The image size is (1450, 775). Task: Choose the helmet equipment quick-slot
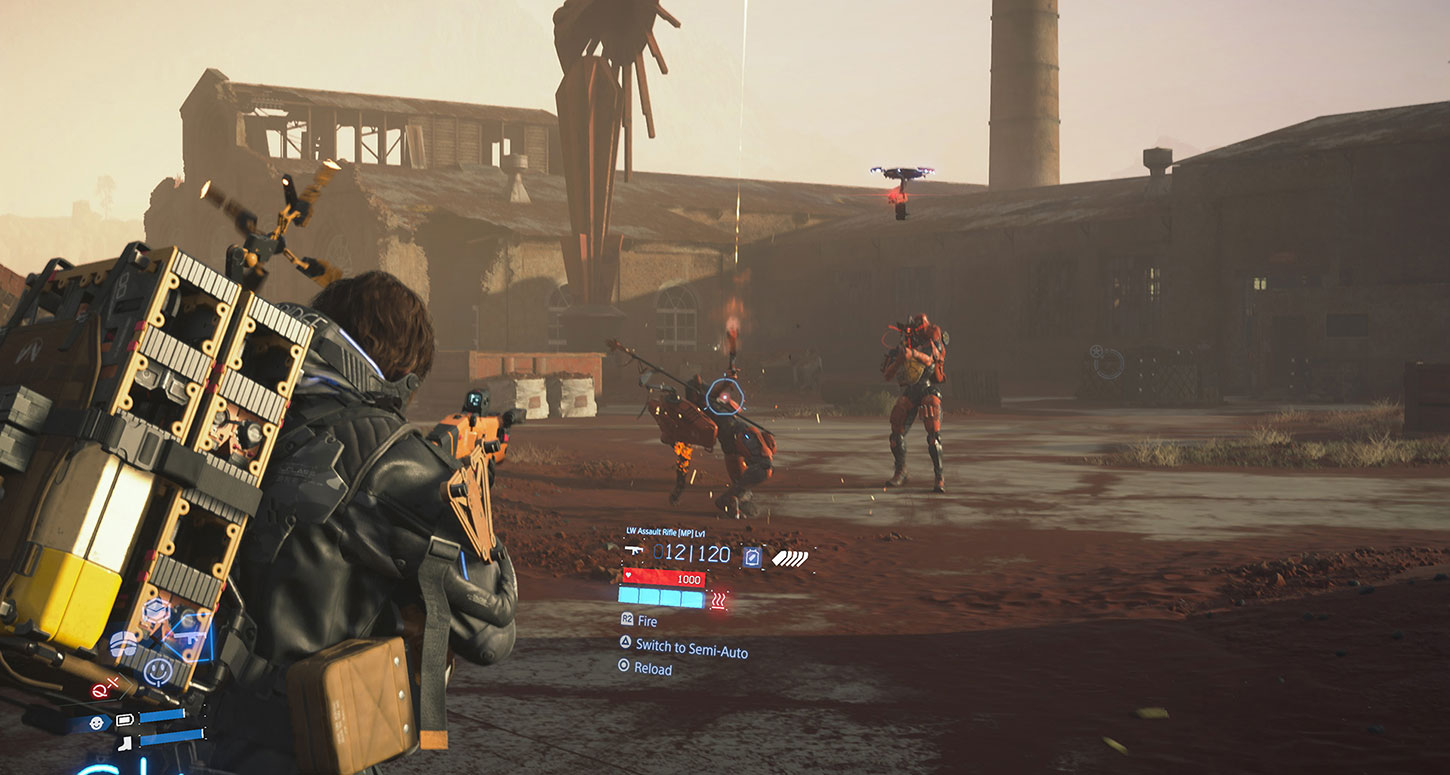[x=123, y=645]
